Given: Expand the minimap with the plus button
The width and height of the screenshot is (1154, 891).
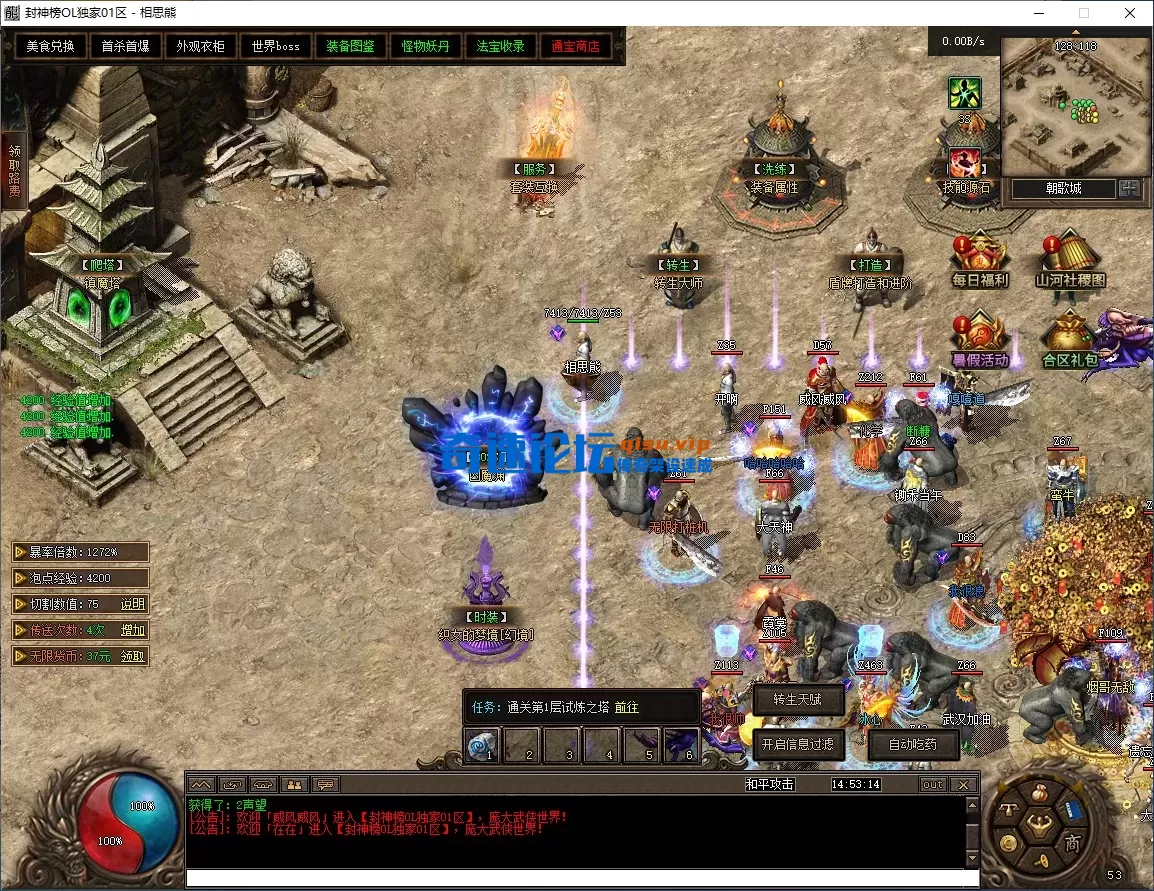Looking at the screenshot, I should 1129,188.
